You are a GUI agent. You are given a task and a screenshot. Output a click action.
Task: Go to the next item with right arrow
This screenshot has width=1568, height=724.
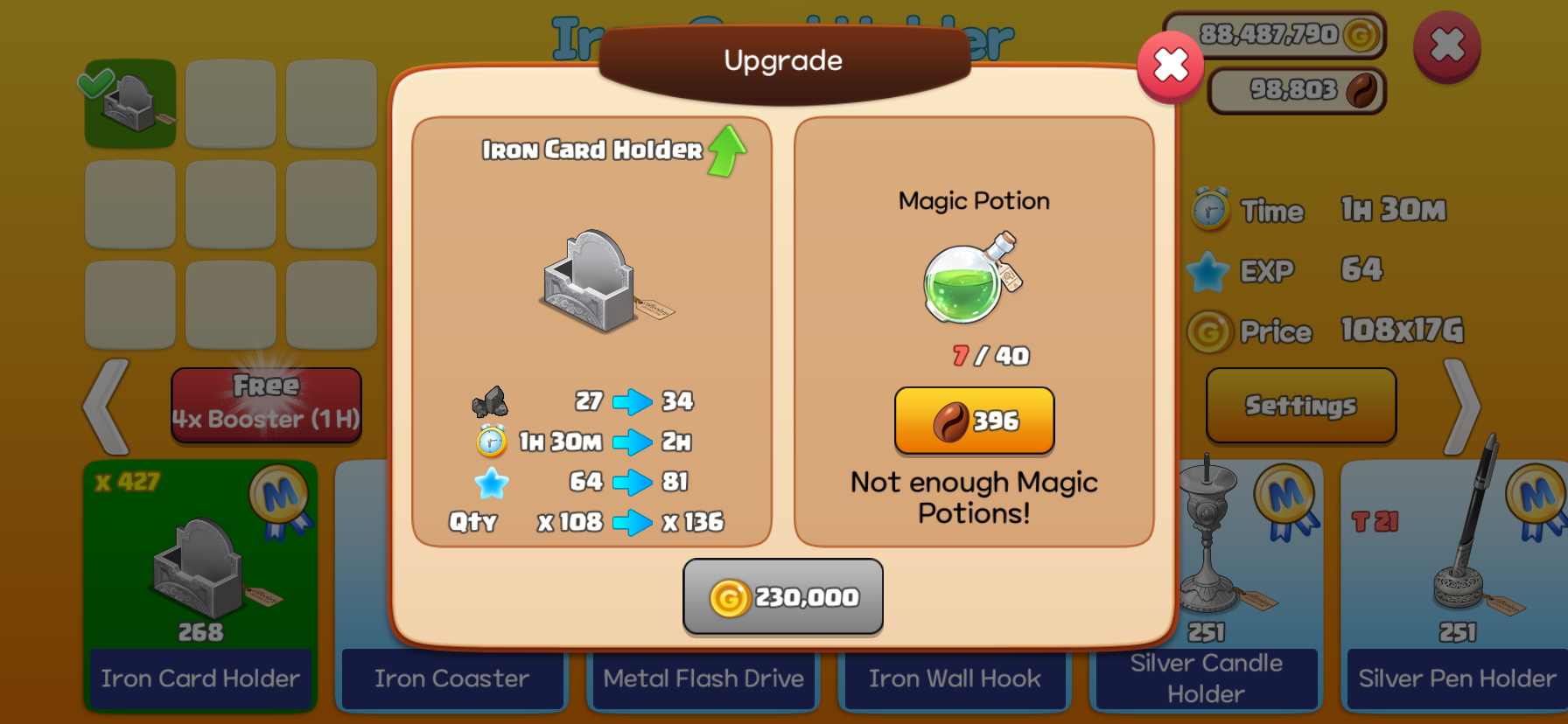point(1459,406)
